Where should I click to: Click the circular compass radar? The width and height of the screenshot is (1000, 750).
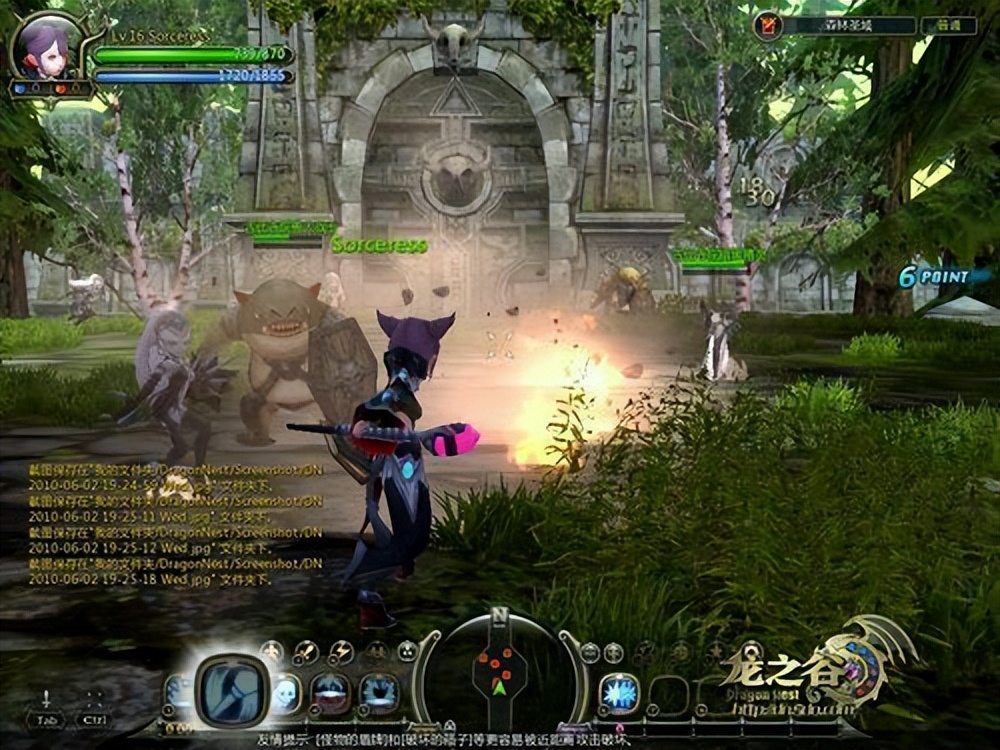(x=500, y=669)
